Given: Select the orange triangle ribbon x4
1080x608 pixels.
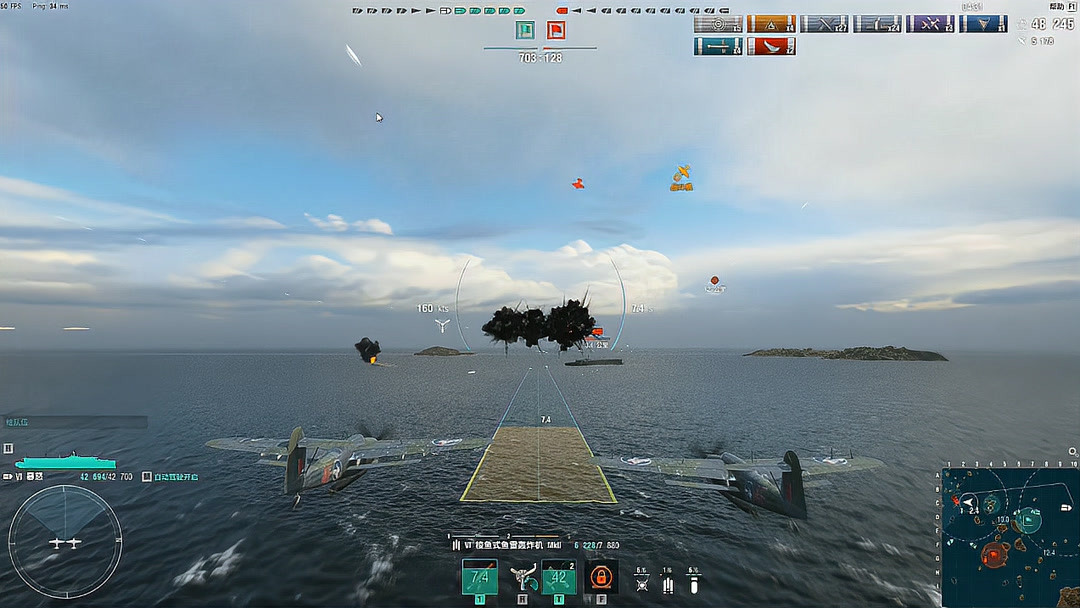Looking at the screenshot, I should [771, 24].
